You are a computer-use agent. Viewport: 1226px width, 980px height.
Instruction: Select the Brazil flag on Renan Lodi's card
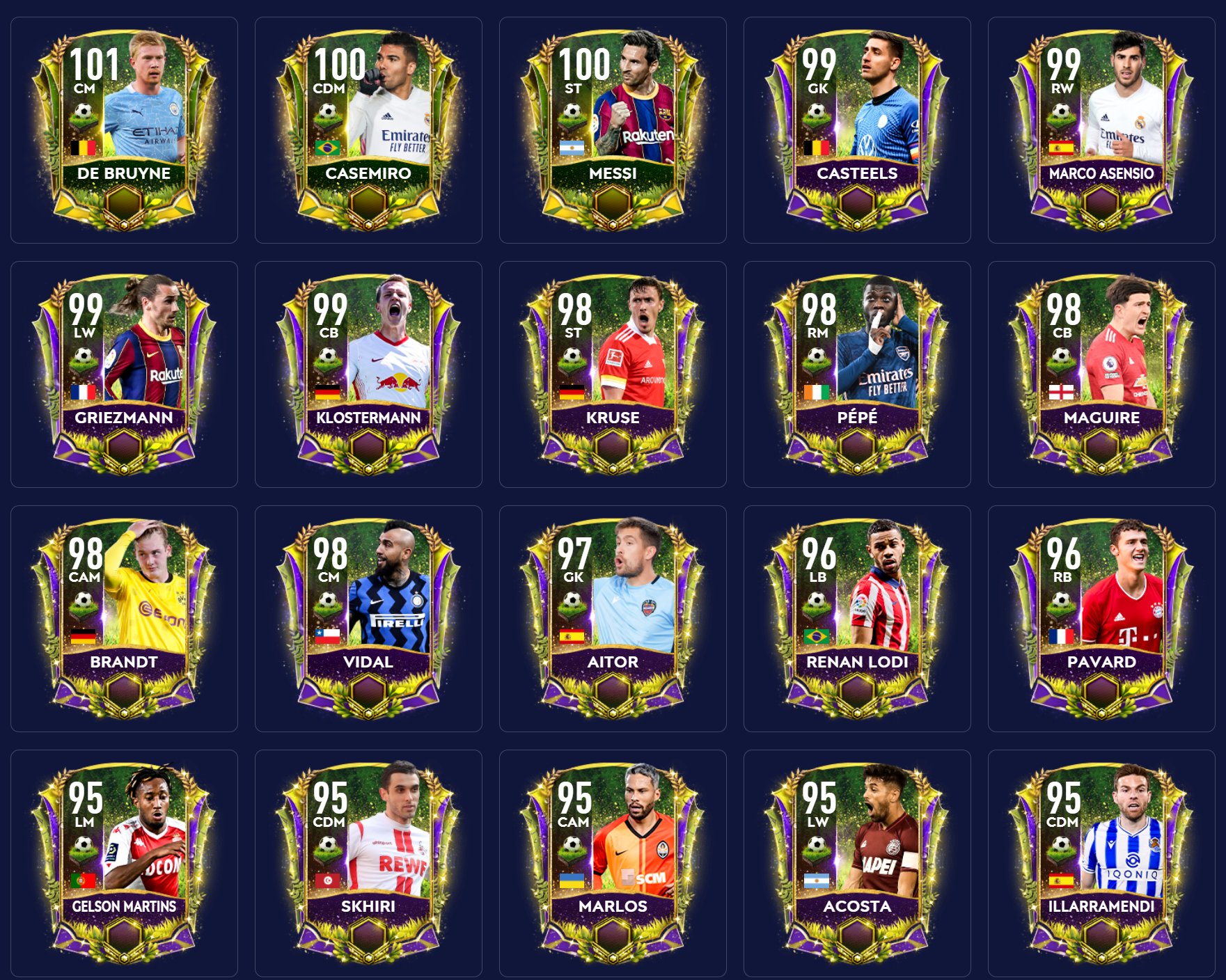(816, 635)
